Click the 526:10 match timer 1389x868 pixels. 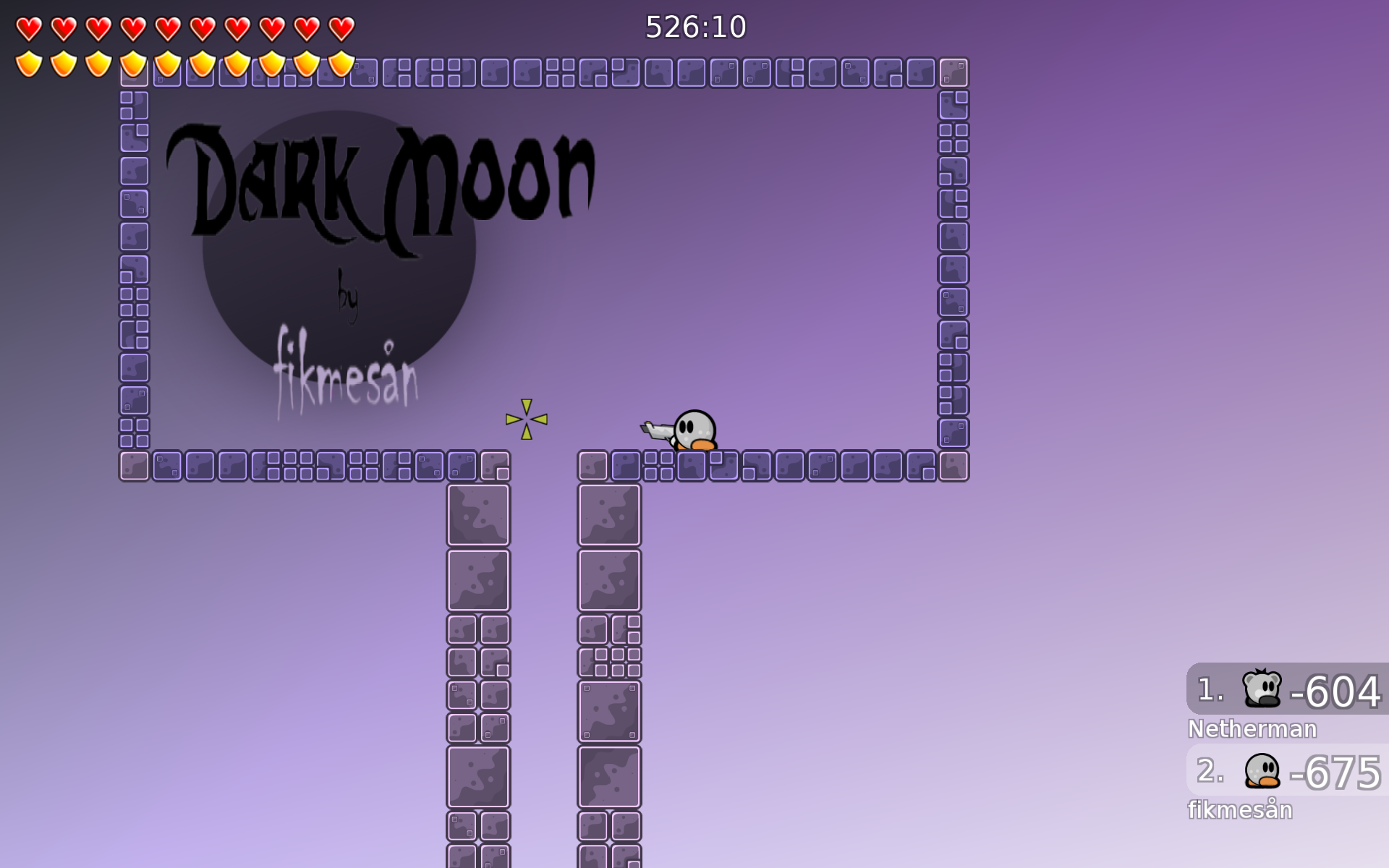pos(694,27)
